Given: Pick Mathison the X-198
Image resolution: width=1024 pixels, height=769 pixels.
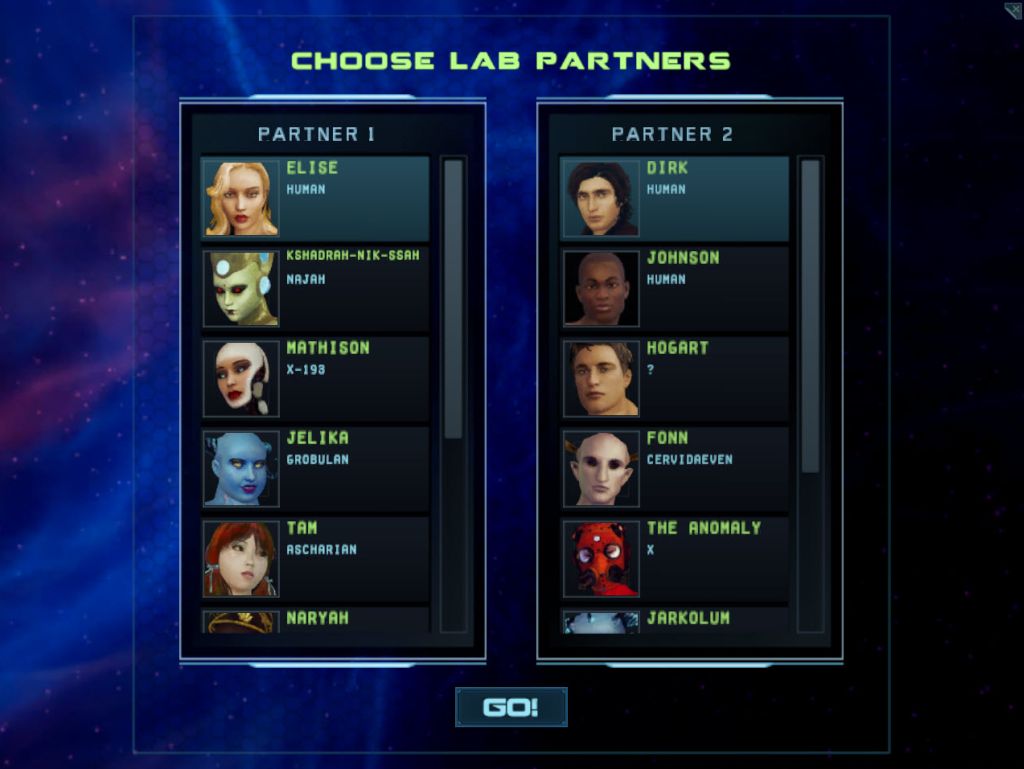Looking at the screenshot, I should [315, 378].
